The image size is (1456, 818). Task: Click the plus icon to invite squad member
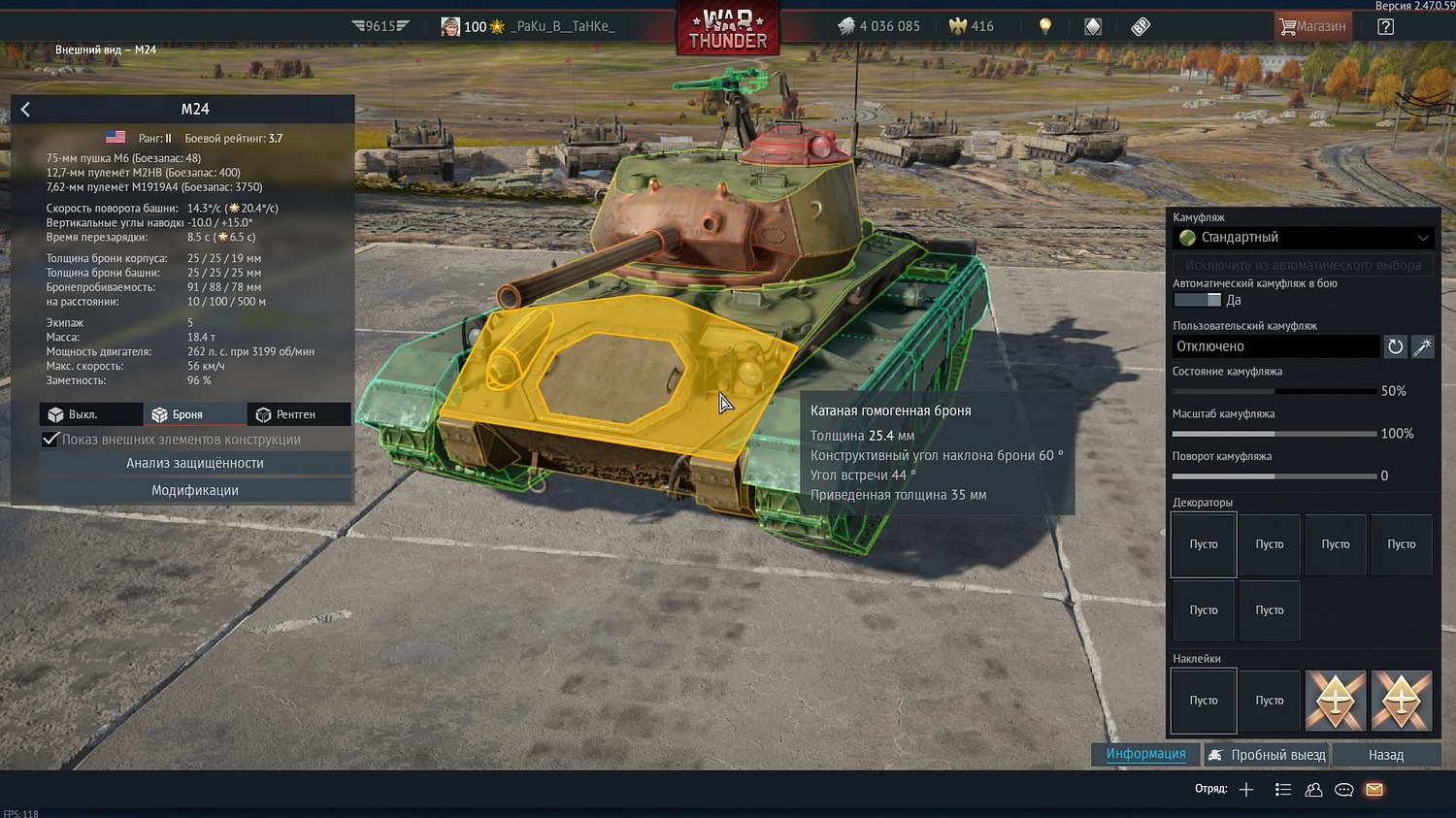tap(1246, 790)
